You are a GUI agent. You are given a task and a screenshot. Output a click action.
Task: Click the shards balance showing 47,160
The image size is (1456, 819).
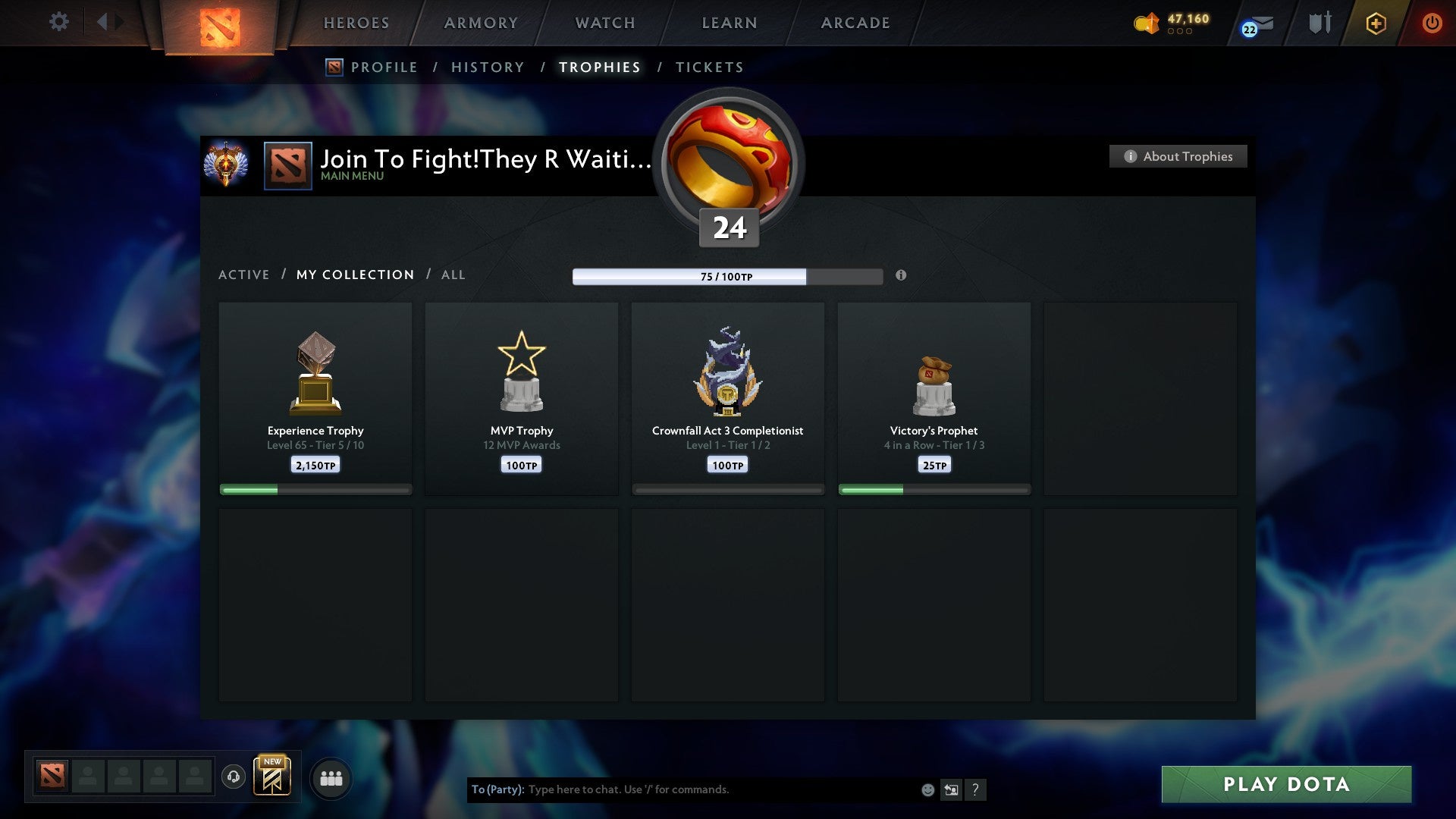(x=1177, y=23)
